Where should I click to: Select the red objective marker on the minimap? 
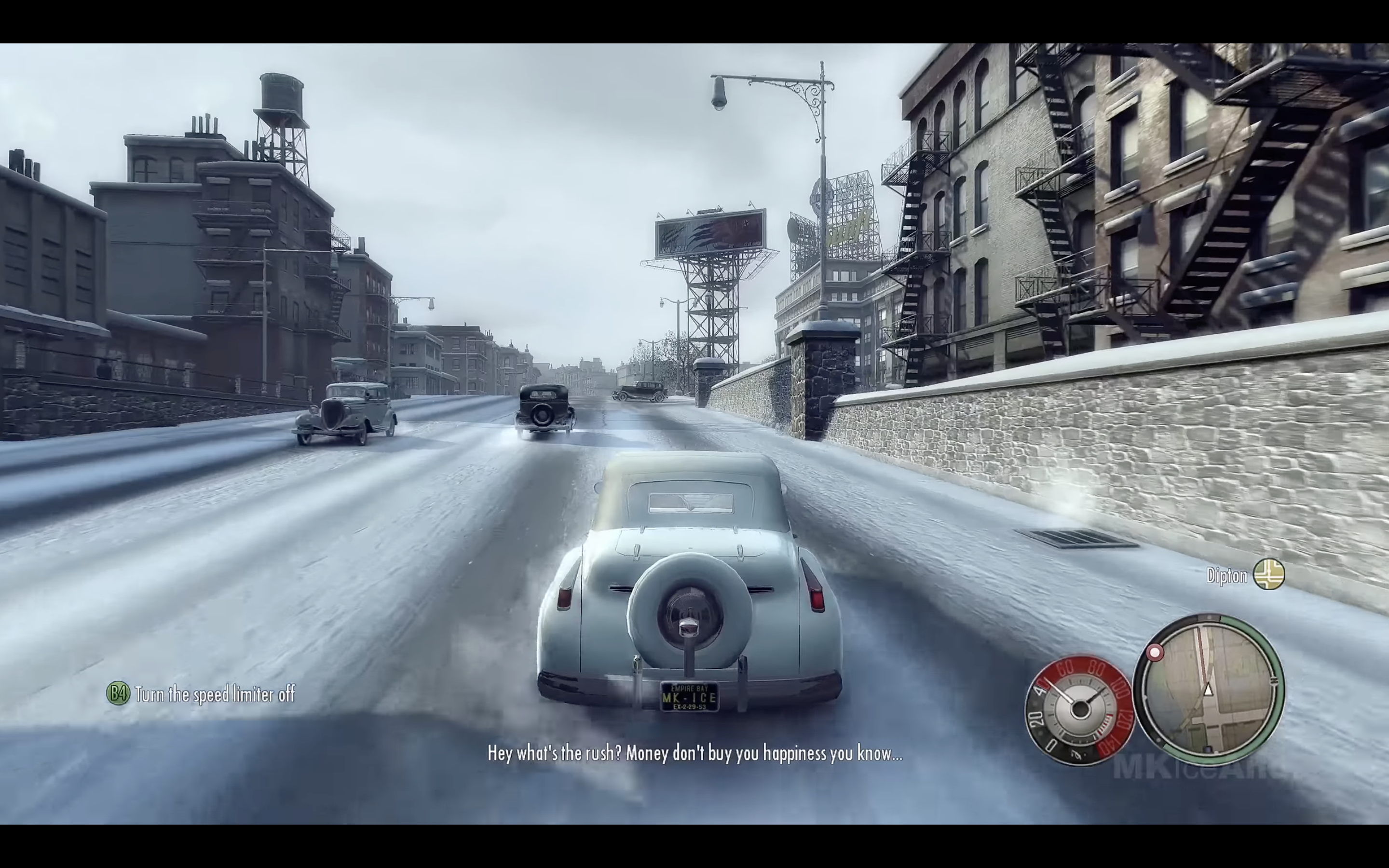click(x=1155, y=653)
